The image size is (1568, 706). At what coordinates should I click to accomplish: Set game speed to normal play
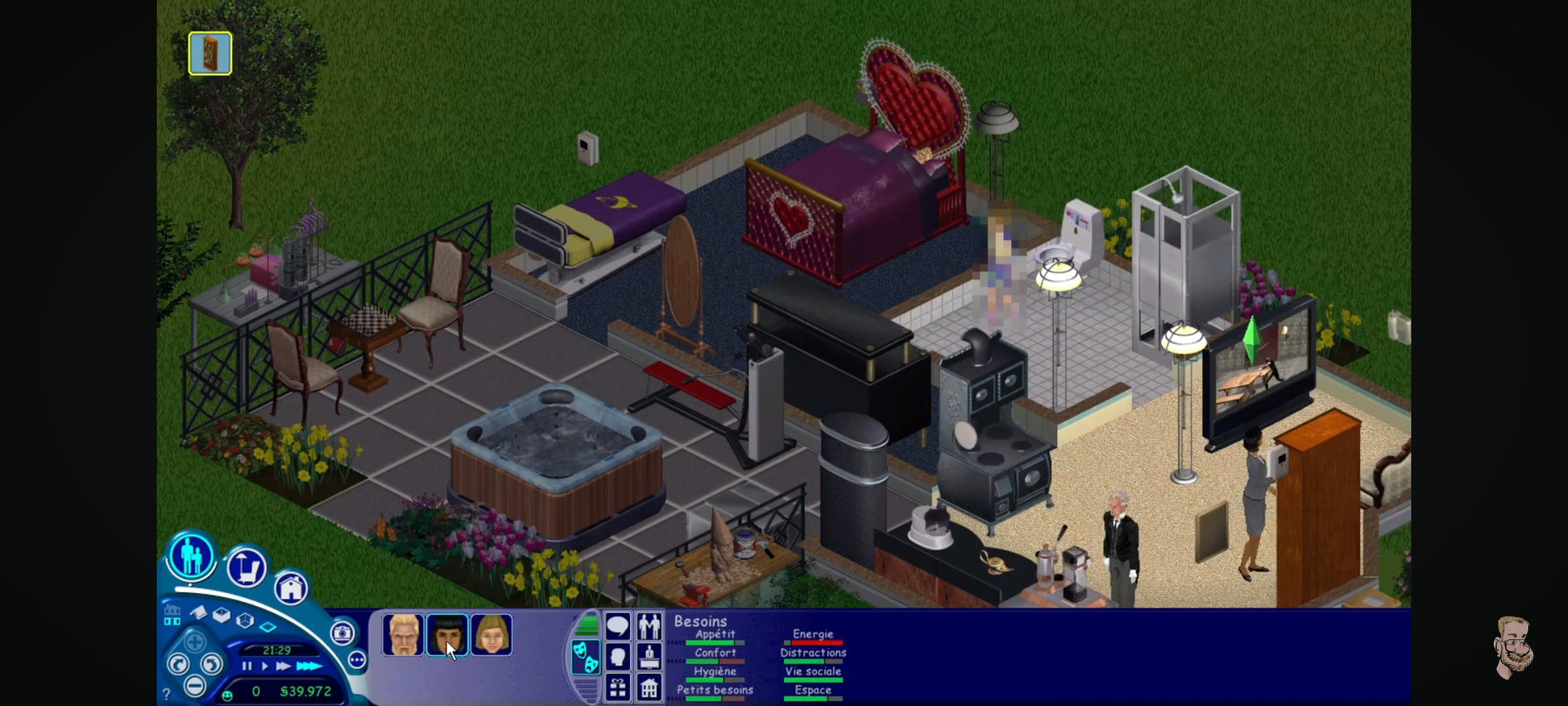pyautogui.click(x=264, y=667)
